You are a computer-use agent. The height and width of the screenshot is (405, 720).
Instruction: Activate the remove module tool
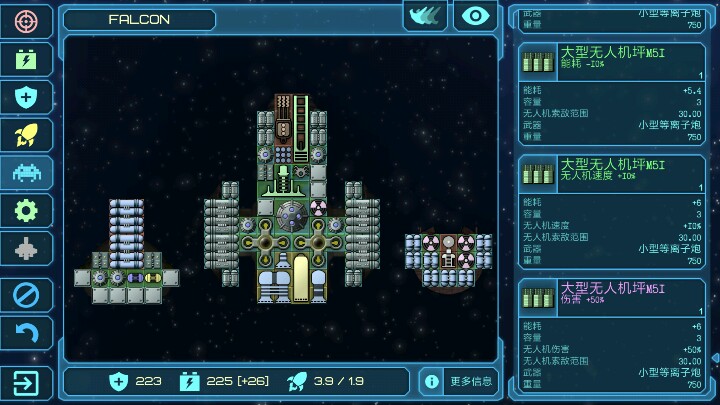click(27, 295)
